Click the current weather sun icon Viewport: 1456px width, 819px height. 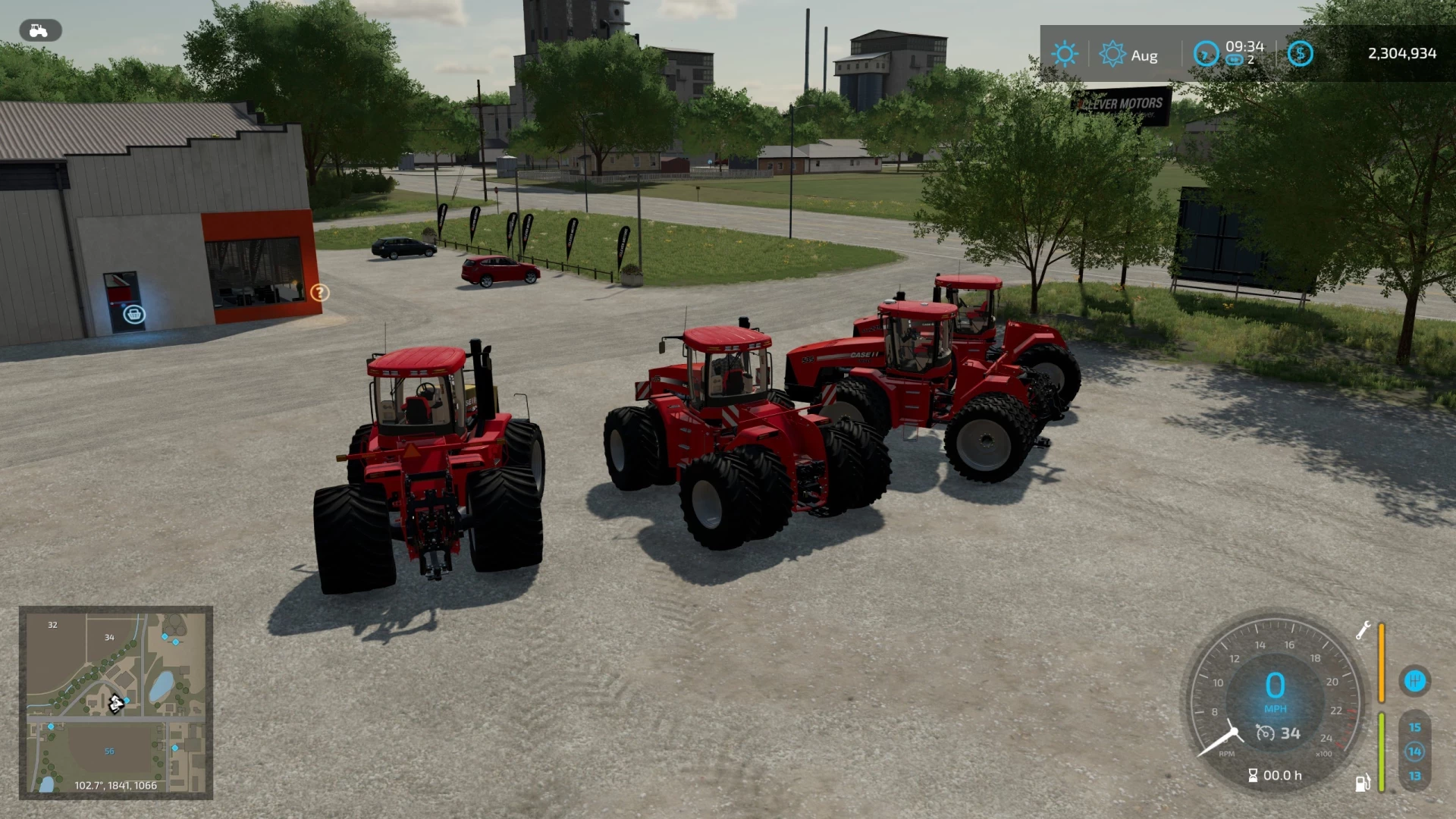(x=1065, y=53)
